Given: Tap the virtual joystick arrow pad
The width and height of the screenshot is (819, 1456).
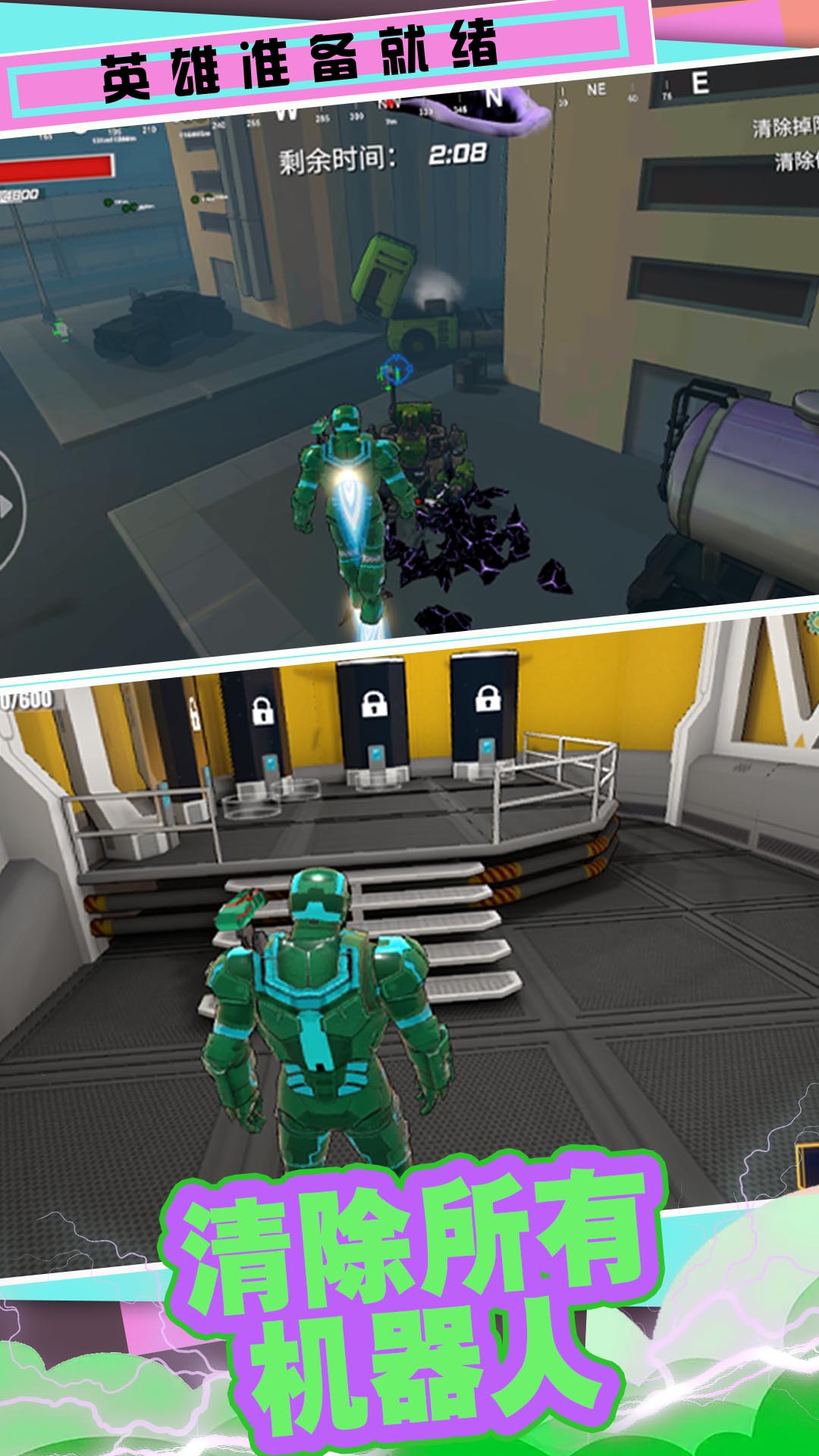Looking at the screenshot, I should (x=8, y=507).
